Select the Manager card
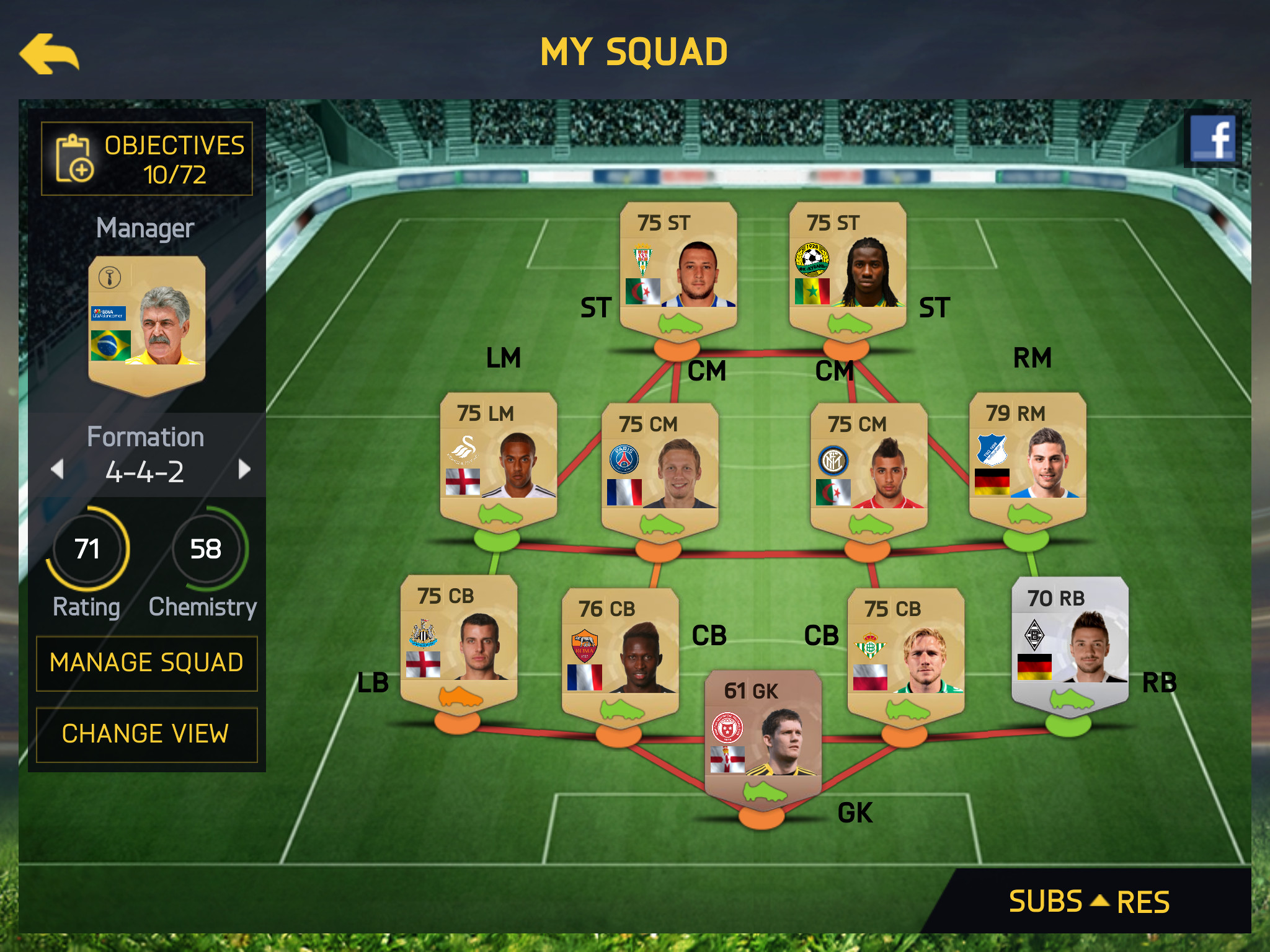1270x952 pixels. click(147, 324)
